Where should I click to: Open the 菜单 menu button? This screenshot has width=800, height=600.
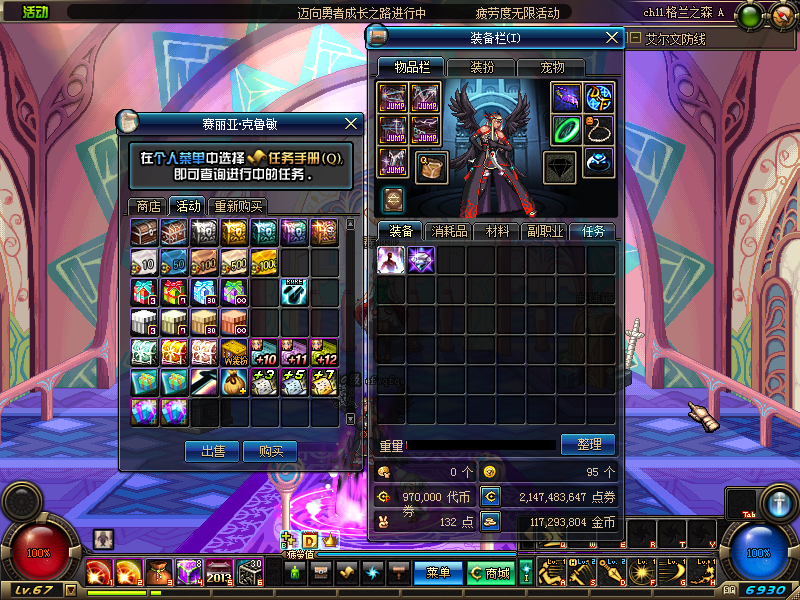[x=438, y=573]
